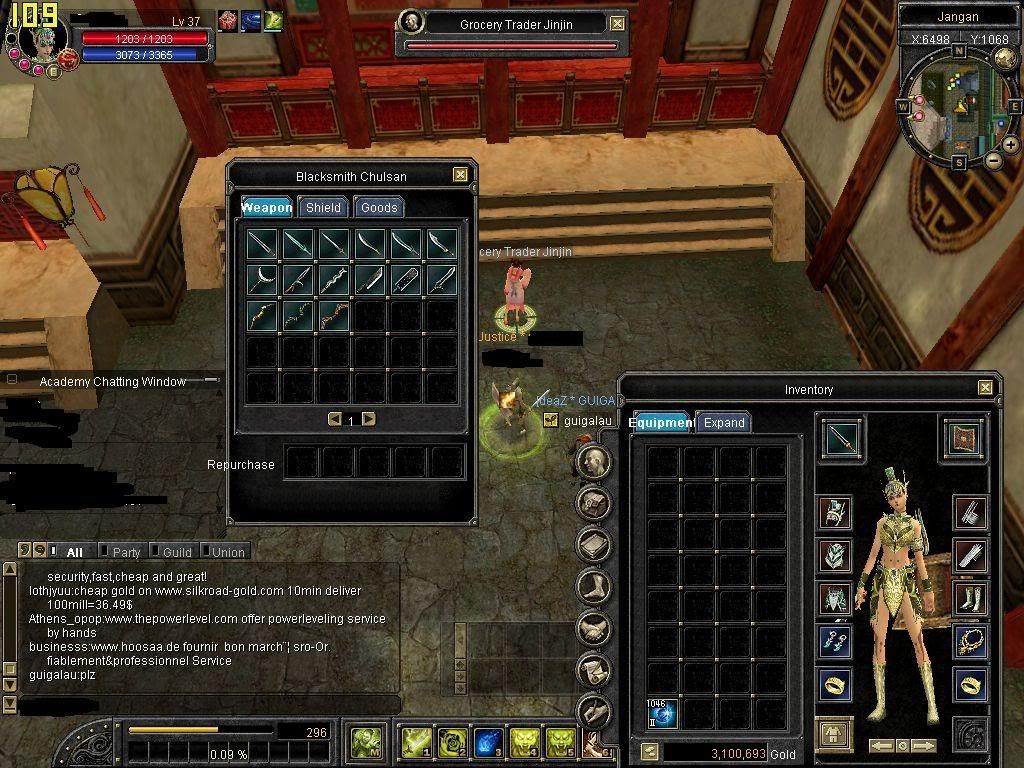Click the equipped weapon slot in inventory

point(842,438)
